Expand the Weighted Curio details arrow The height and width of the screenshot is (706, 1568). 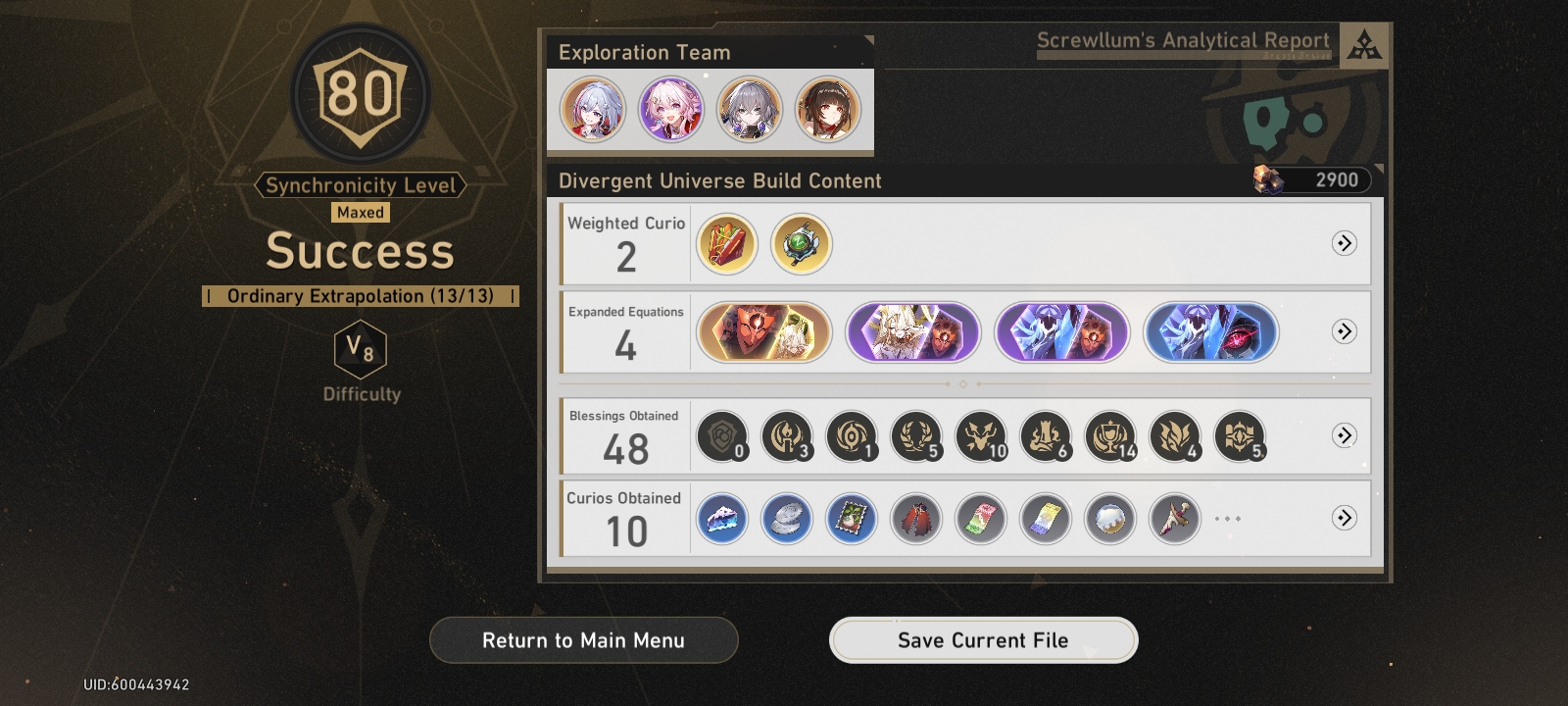pos(1346,244)
